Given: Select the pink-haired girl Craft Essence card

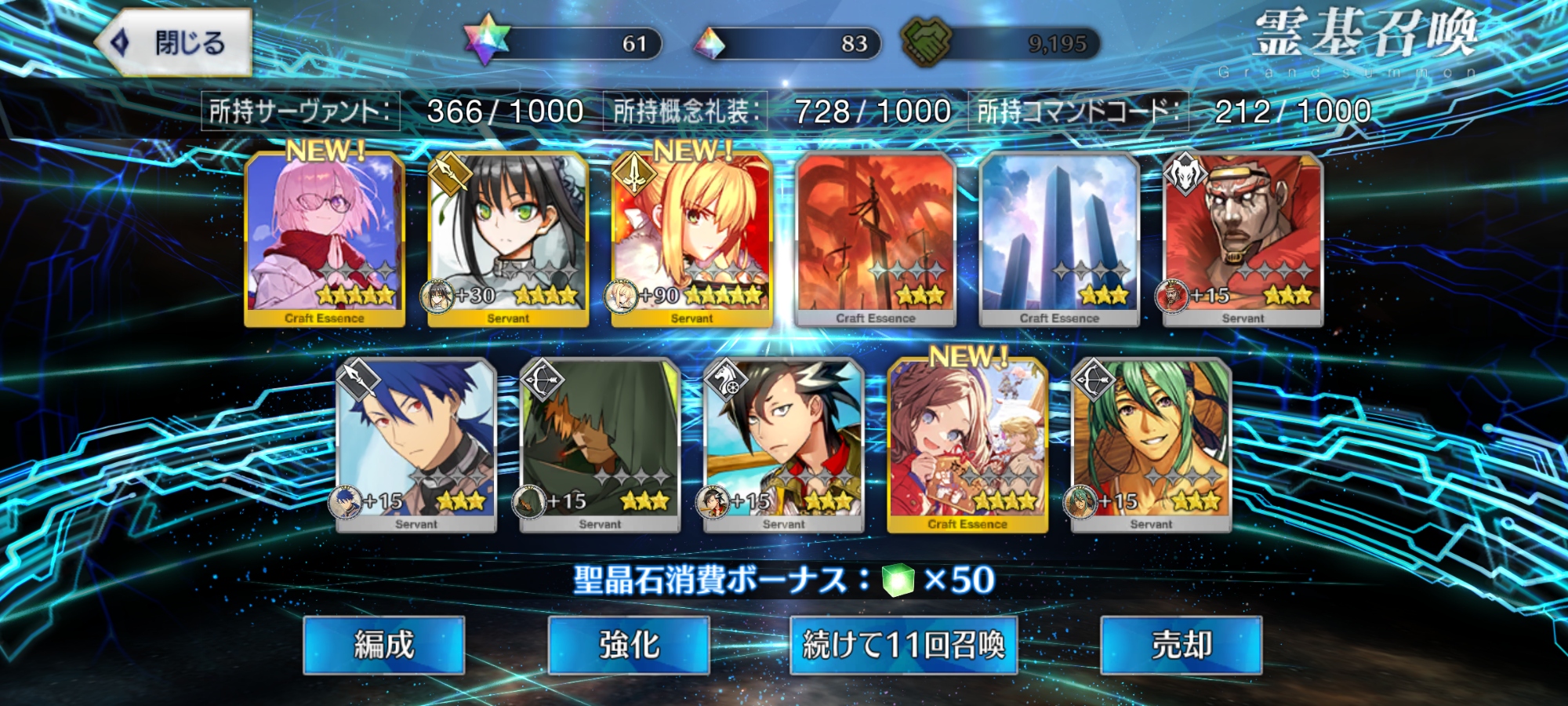Looking at the screenshot, I should click(x=325, y=238).
